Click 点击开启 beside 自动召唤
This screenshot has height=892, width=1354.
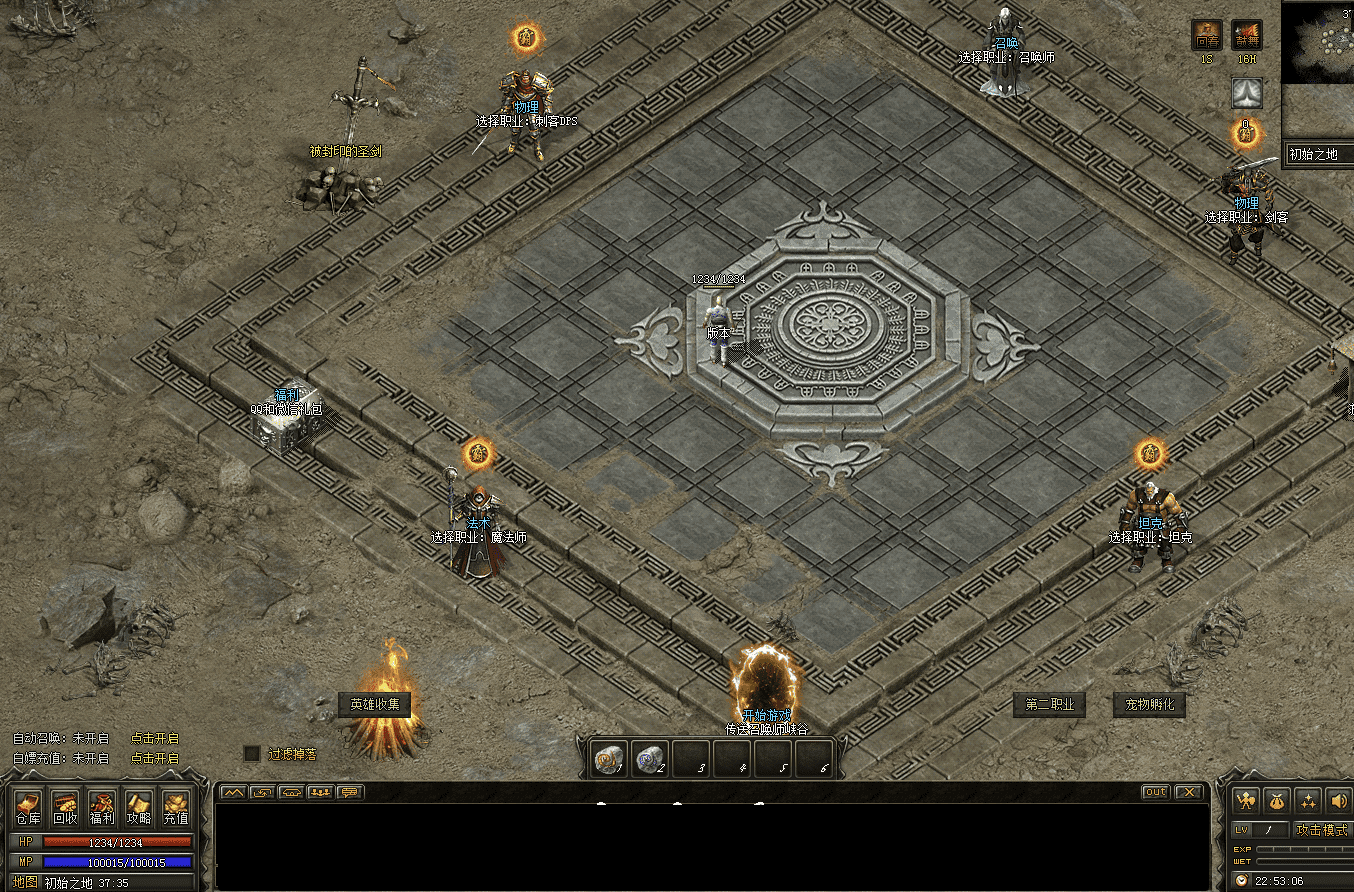coord(154,738)
